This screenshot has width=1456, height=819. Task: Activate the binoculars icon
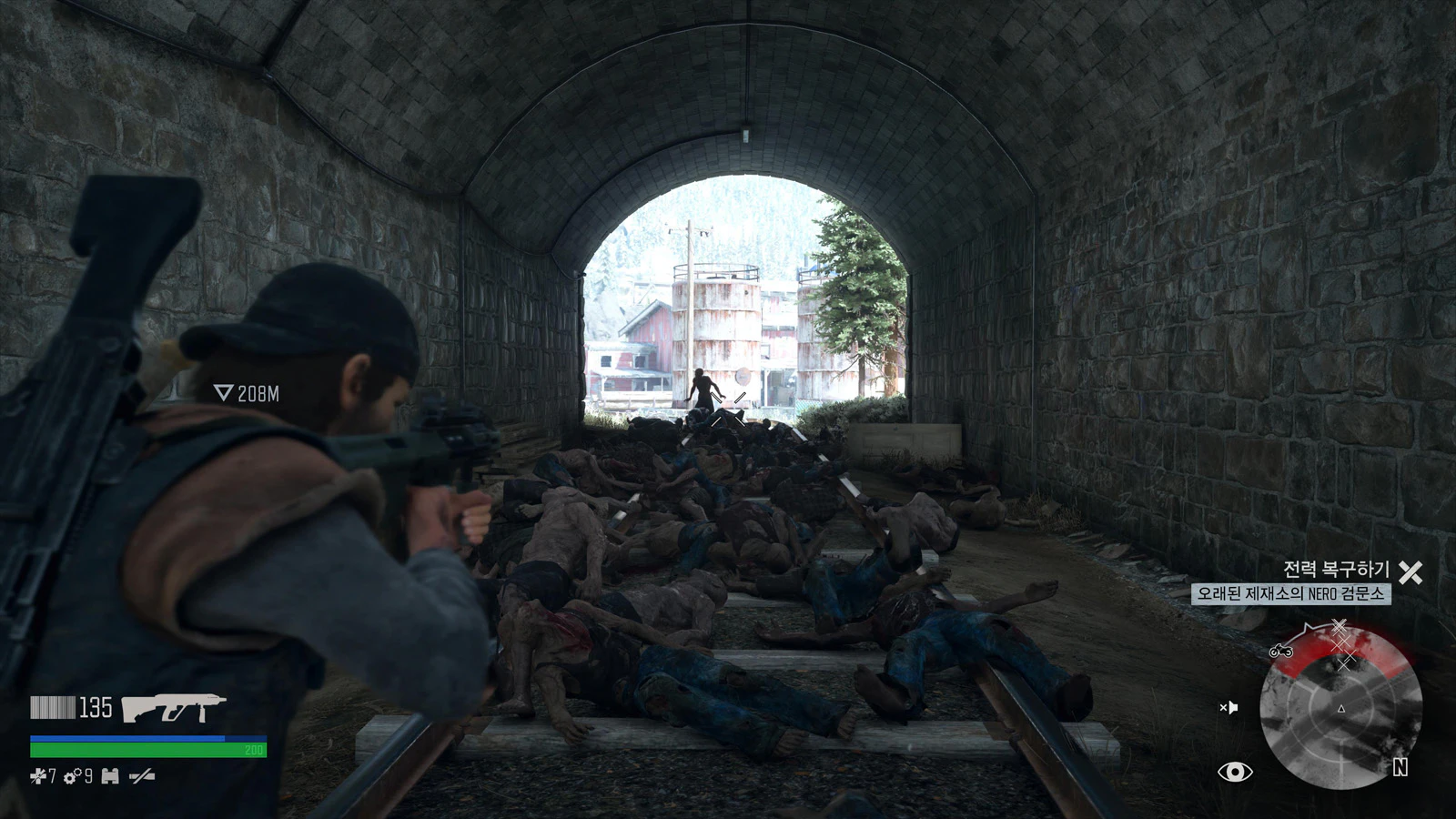pos(110,776)
